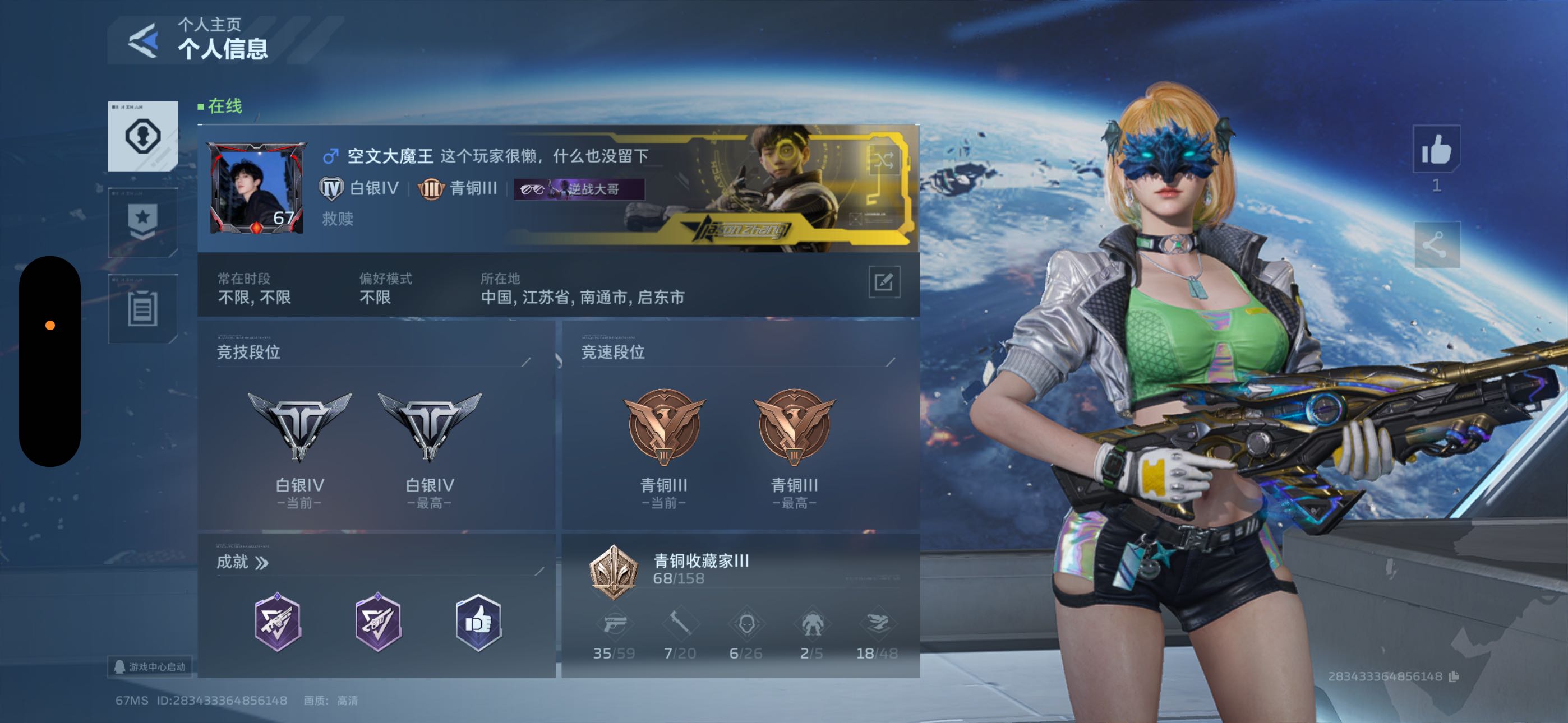This screenshot has height=723, width=1568.
Task: Give a thumbs-up like to this player
Action: click(1436, 149)
